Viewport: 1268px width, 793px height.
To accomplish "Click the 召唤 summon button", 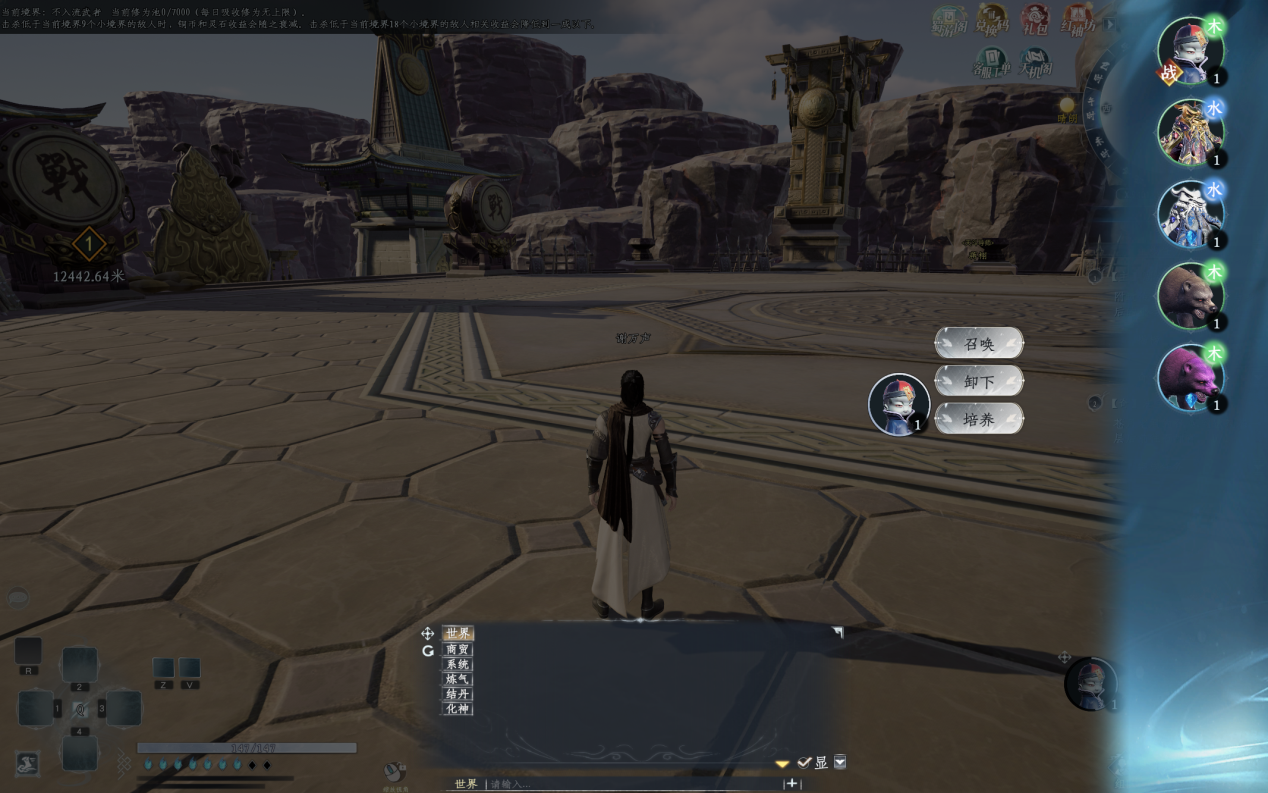I will tap(979, 343).
